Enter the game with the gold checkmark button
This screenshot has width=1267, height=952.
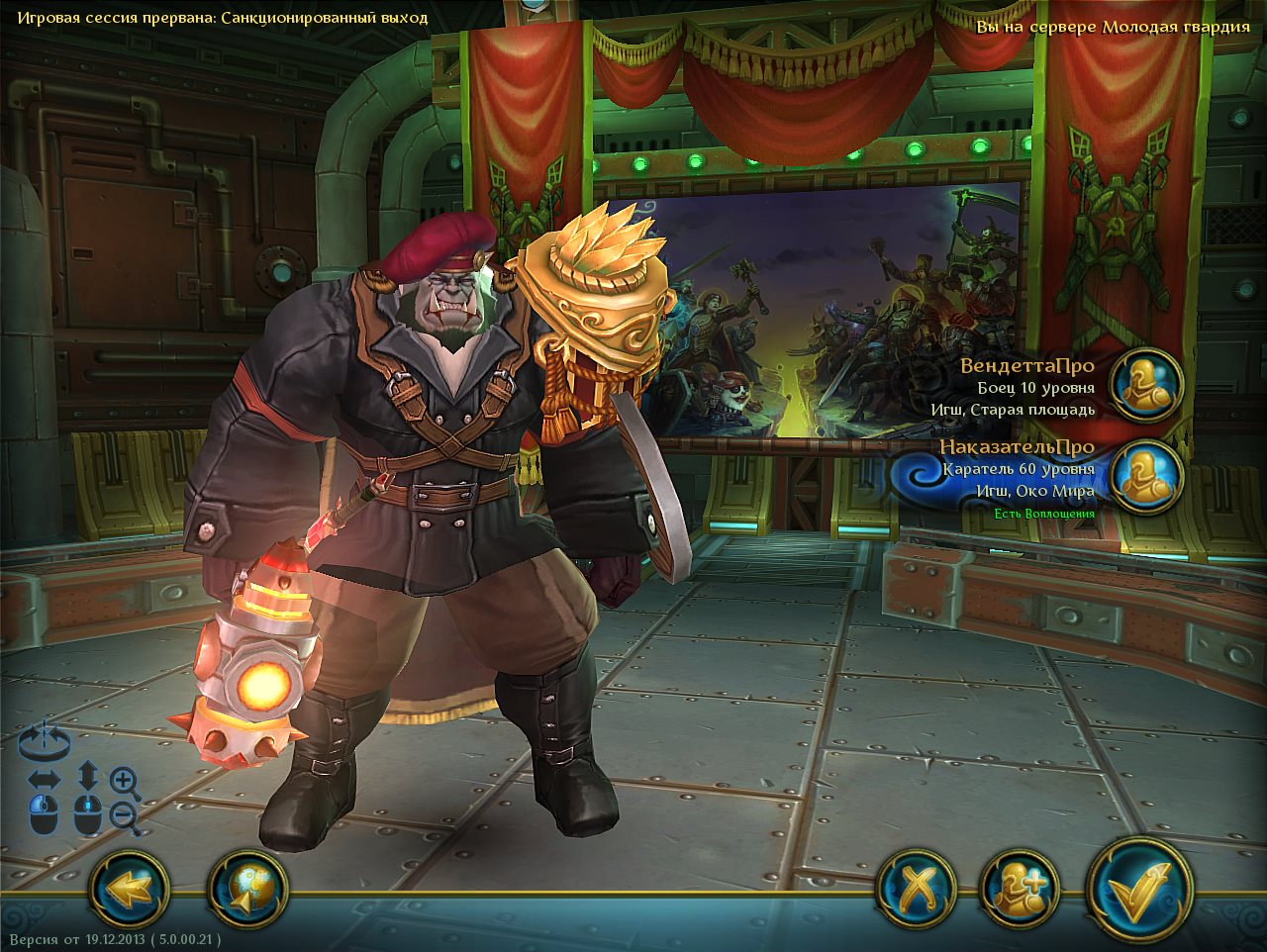(x=1138, y=889)
